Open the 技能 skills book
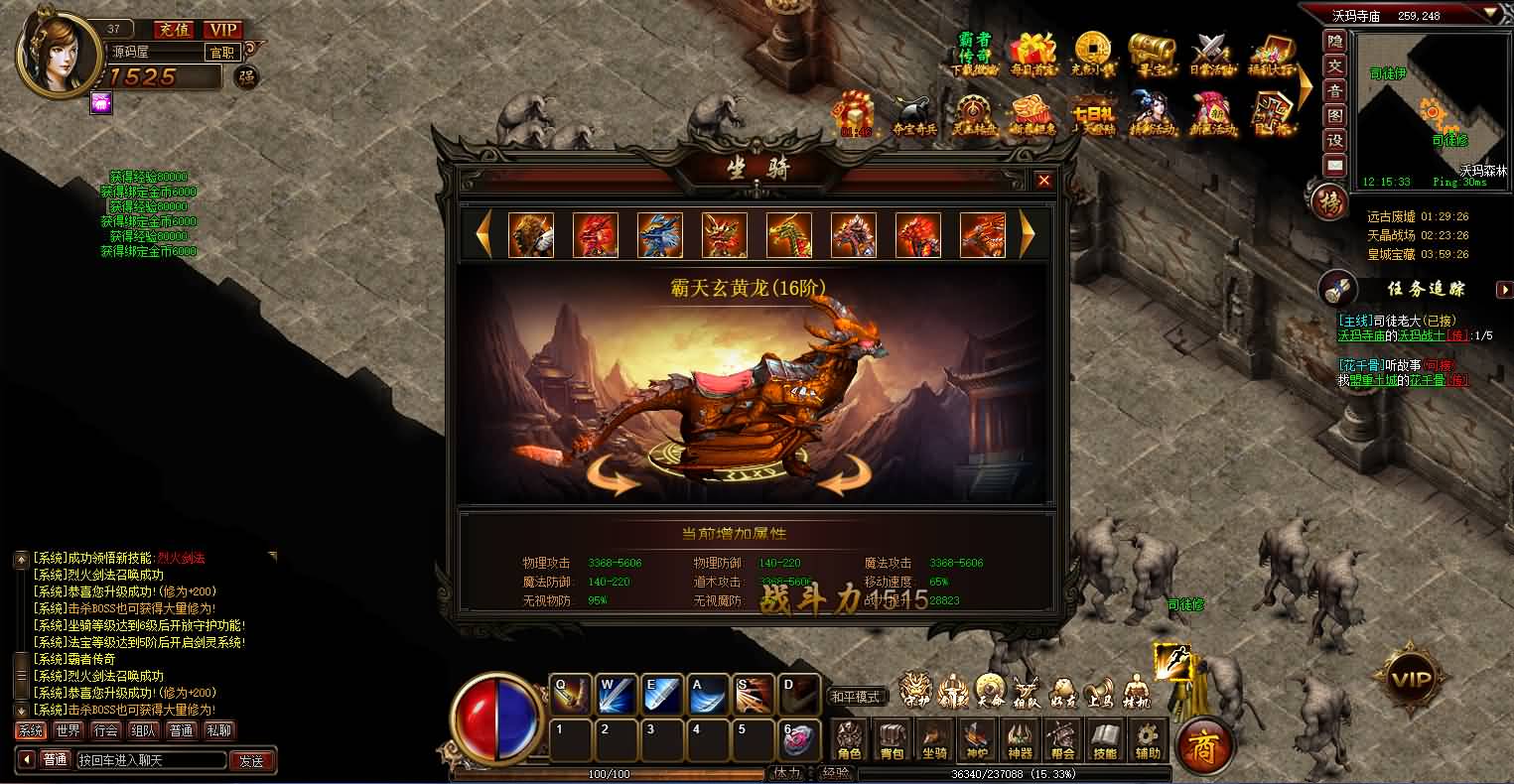This screenshot has height=784, width=1514. (x=1104, y=740)
